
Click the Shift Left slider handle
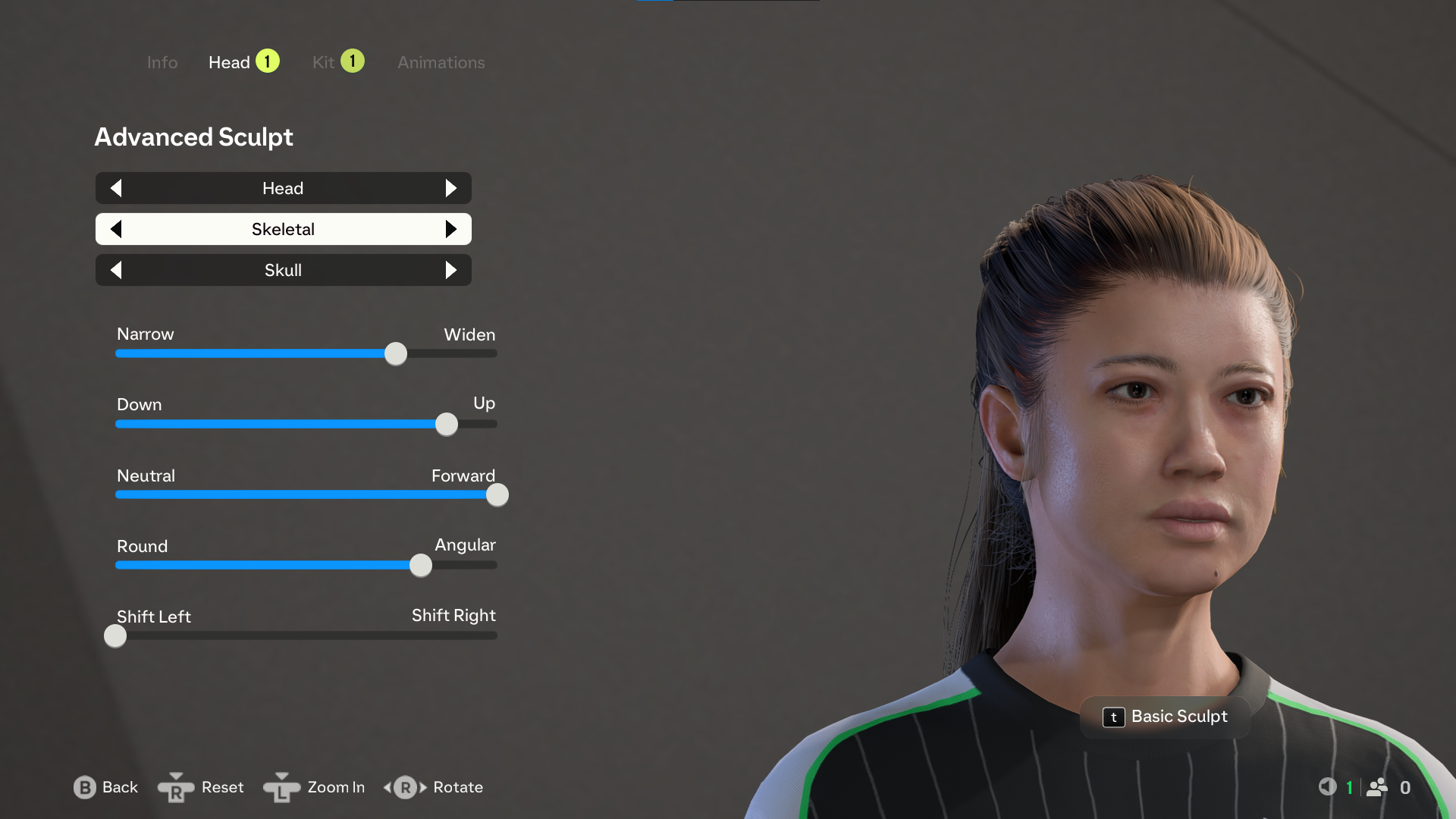pos(115,635)
